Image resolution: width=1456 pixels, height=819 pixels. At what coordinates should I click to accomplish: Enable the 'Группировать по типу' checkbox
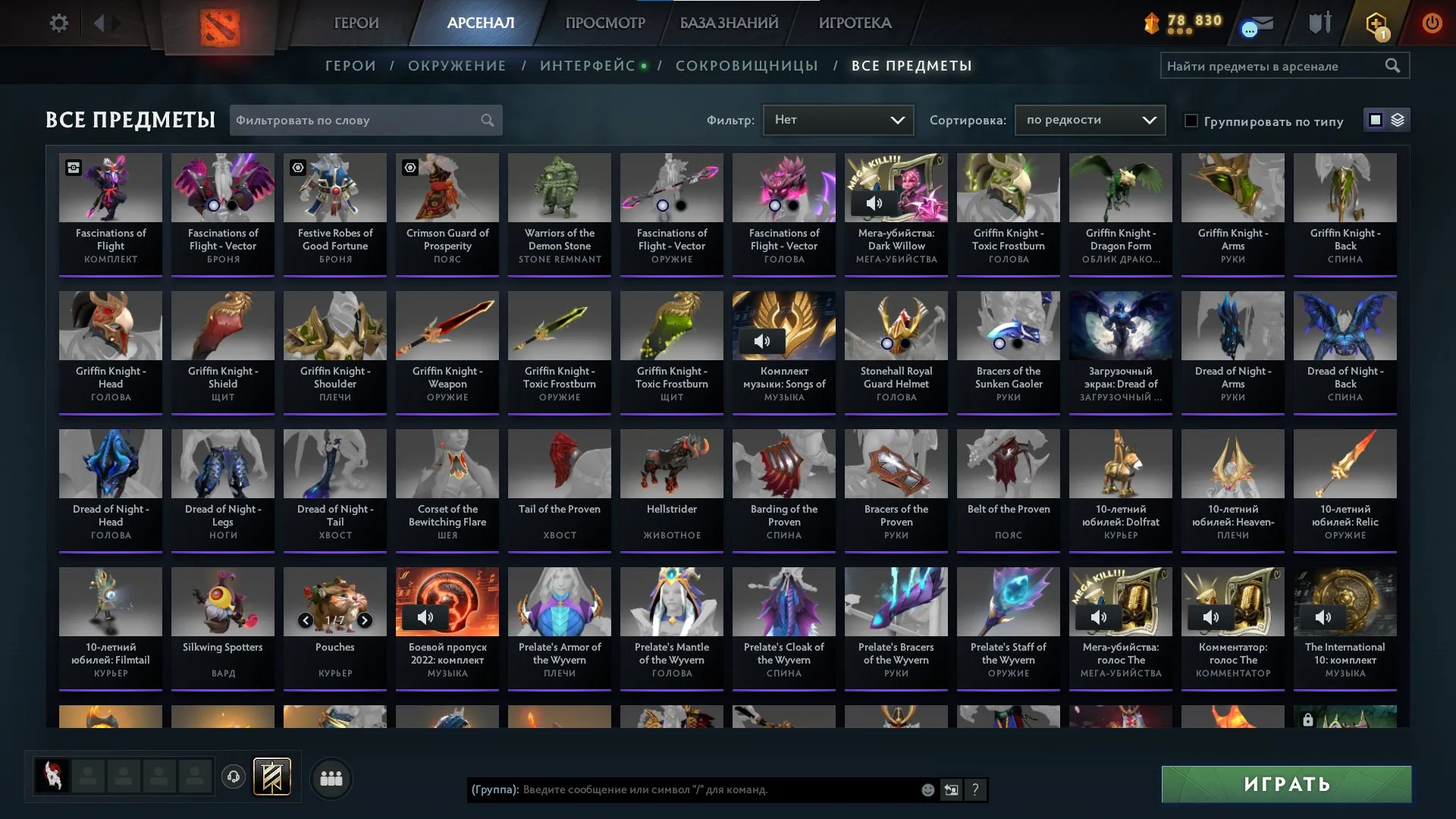pos(1192,121)
